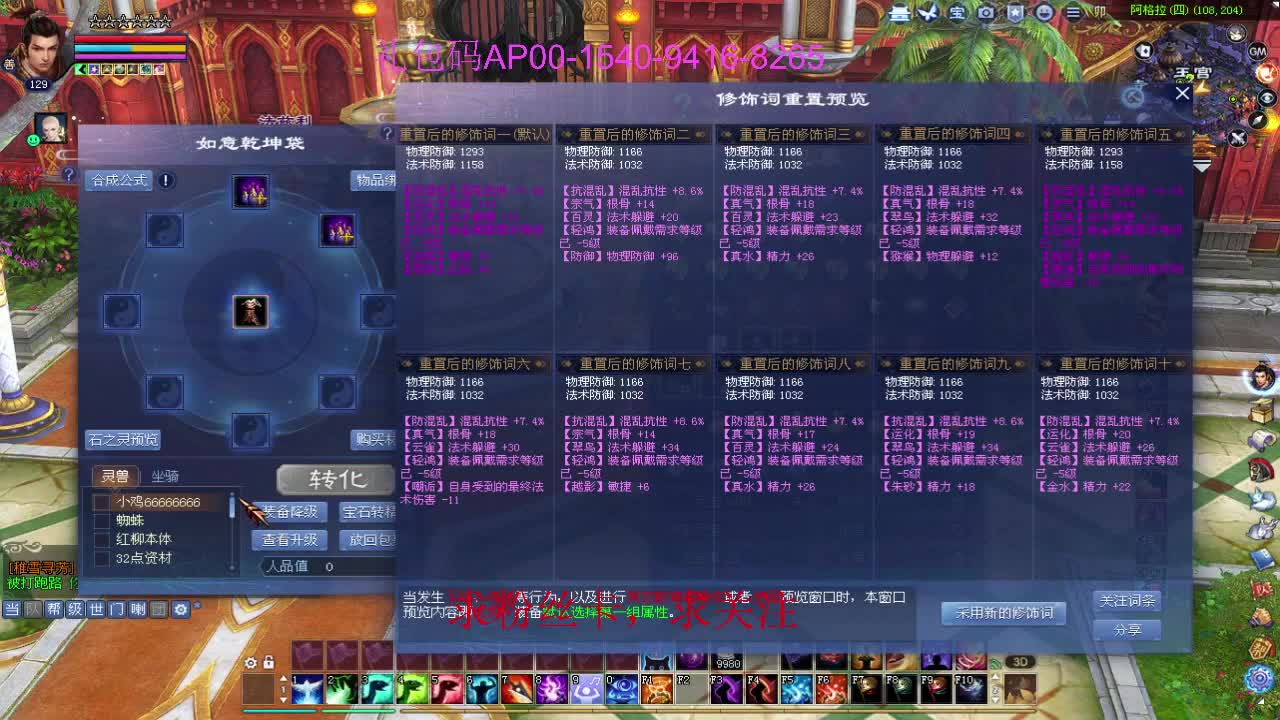
Task: Click the pet list scrollbar thumb
Action: tap(232, 505)
